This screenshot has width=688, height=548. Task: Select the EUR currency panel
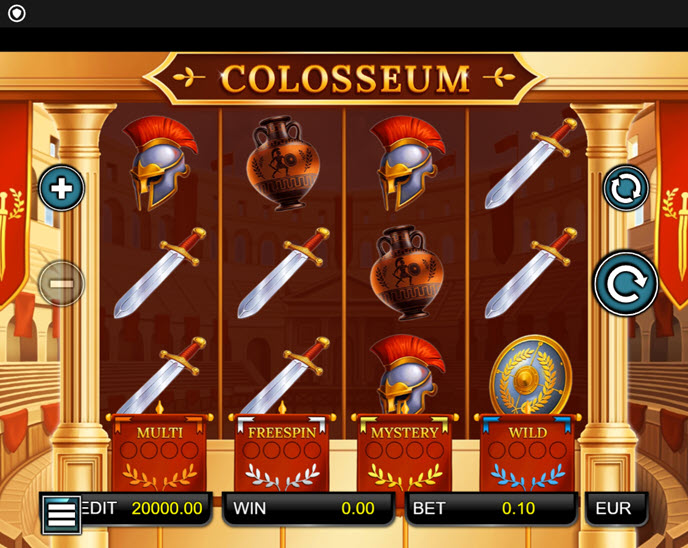click(614, 508)
